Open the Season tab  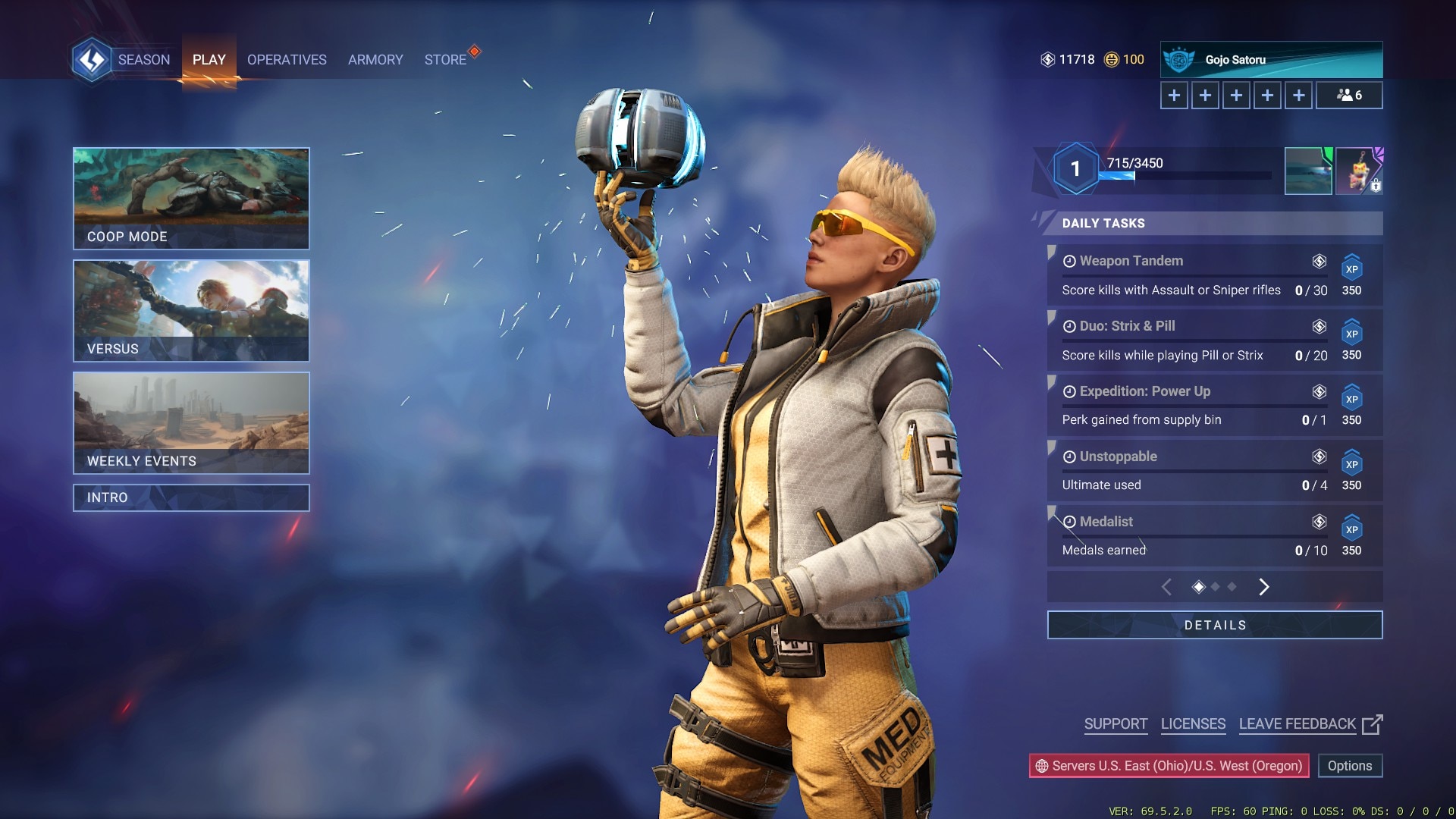[143, 60]
